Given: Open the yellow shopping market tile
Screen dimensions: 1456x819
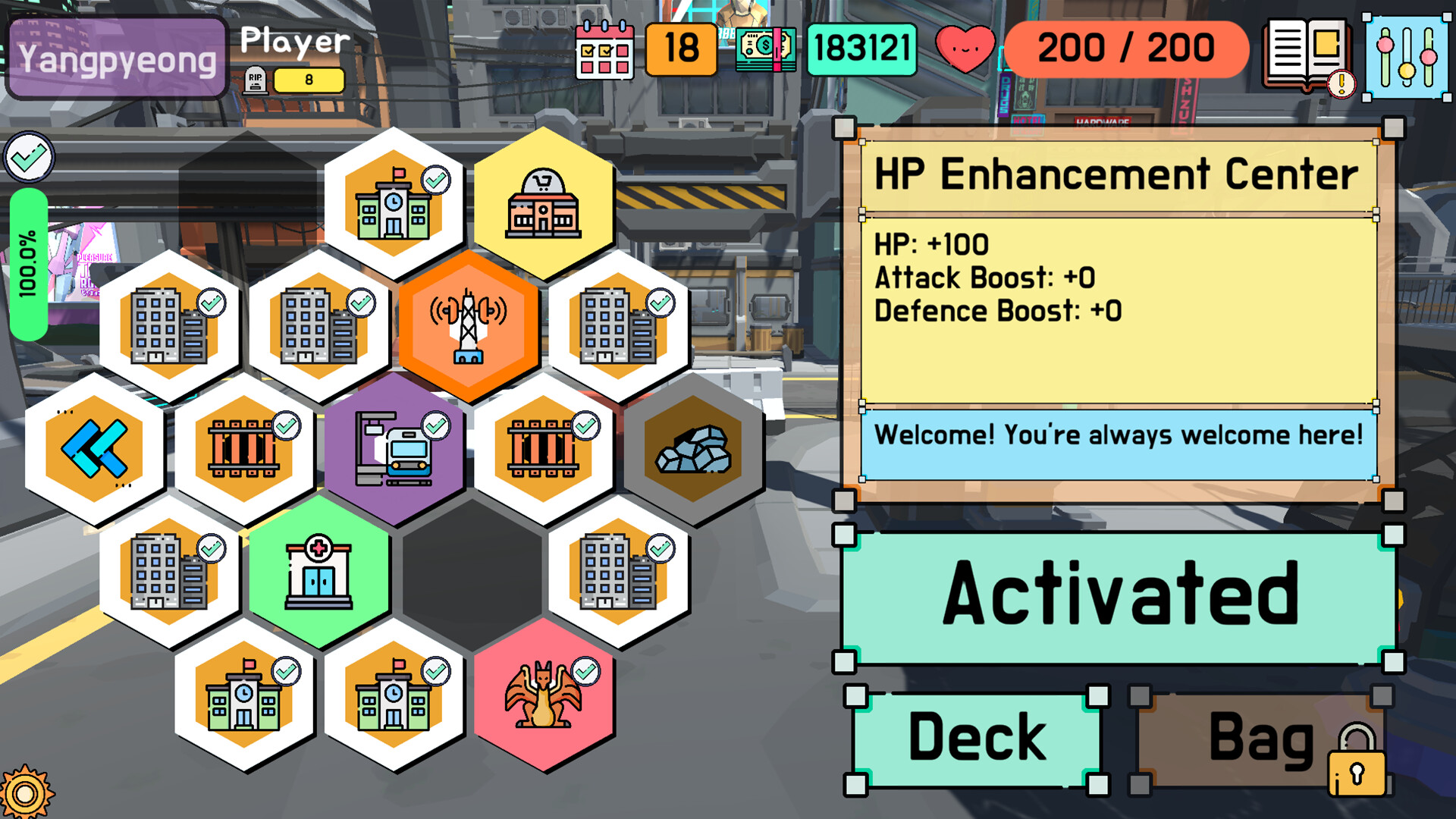Looking at the screenshot, I should (x=544, y=201).
